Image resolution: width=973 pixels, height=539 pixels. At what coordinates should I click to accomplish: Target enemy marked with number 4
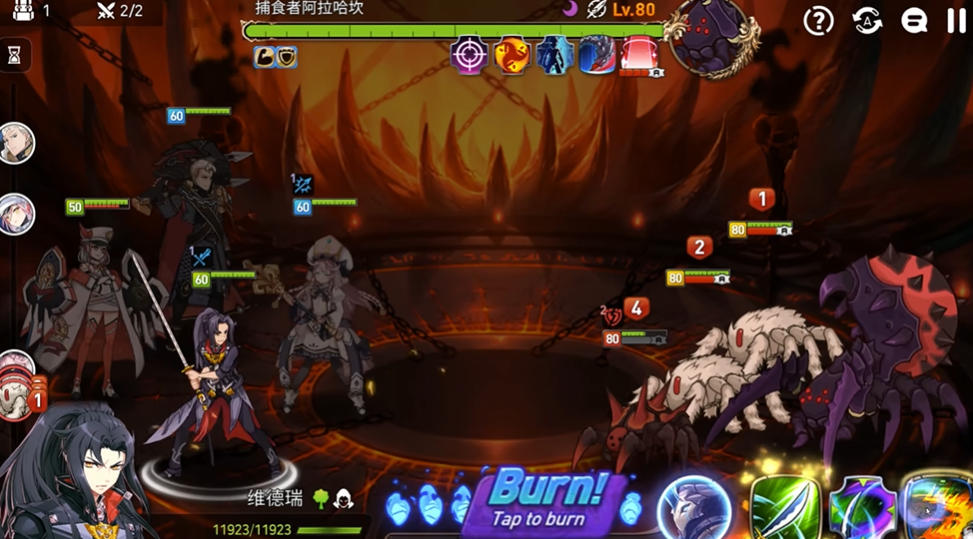coord(636,308)
